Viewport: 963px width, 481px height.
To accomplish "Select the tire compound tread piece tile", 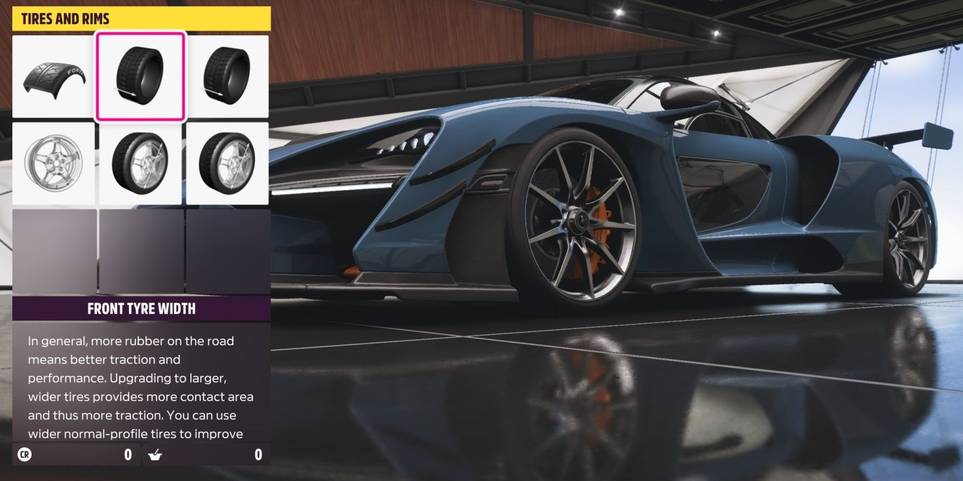I will 54,77.
